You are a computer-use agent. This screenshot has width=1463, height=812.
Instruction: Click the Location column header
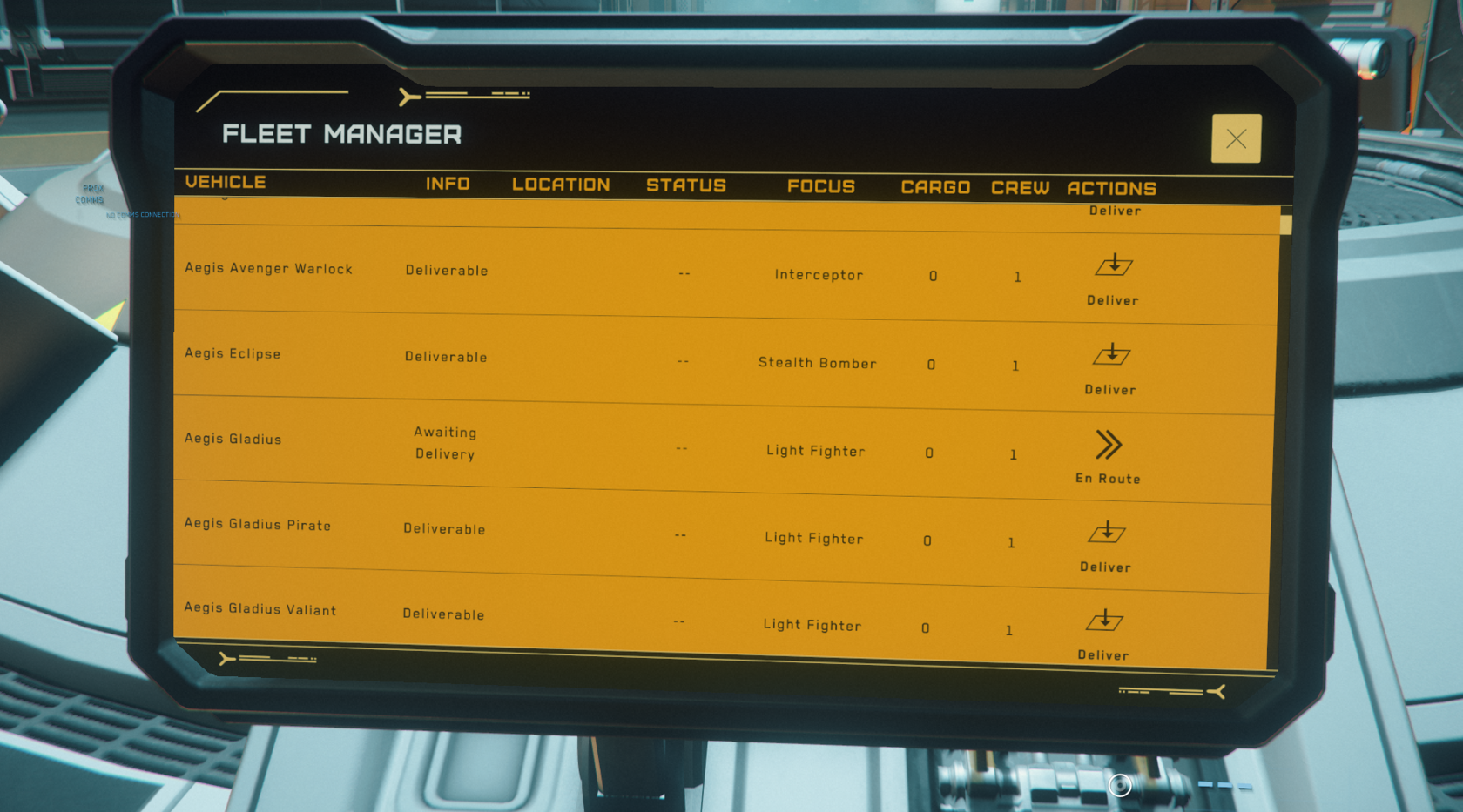click(x=561, y=185)
